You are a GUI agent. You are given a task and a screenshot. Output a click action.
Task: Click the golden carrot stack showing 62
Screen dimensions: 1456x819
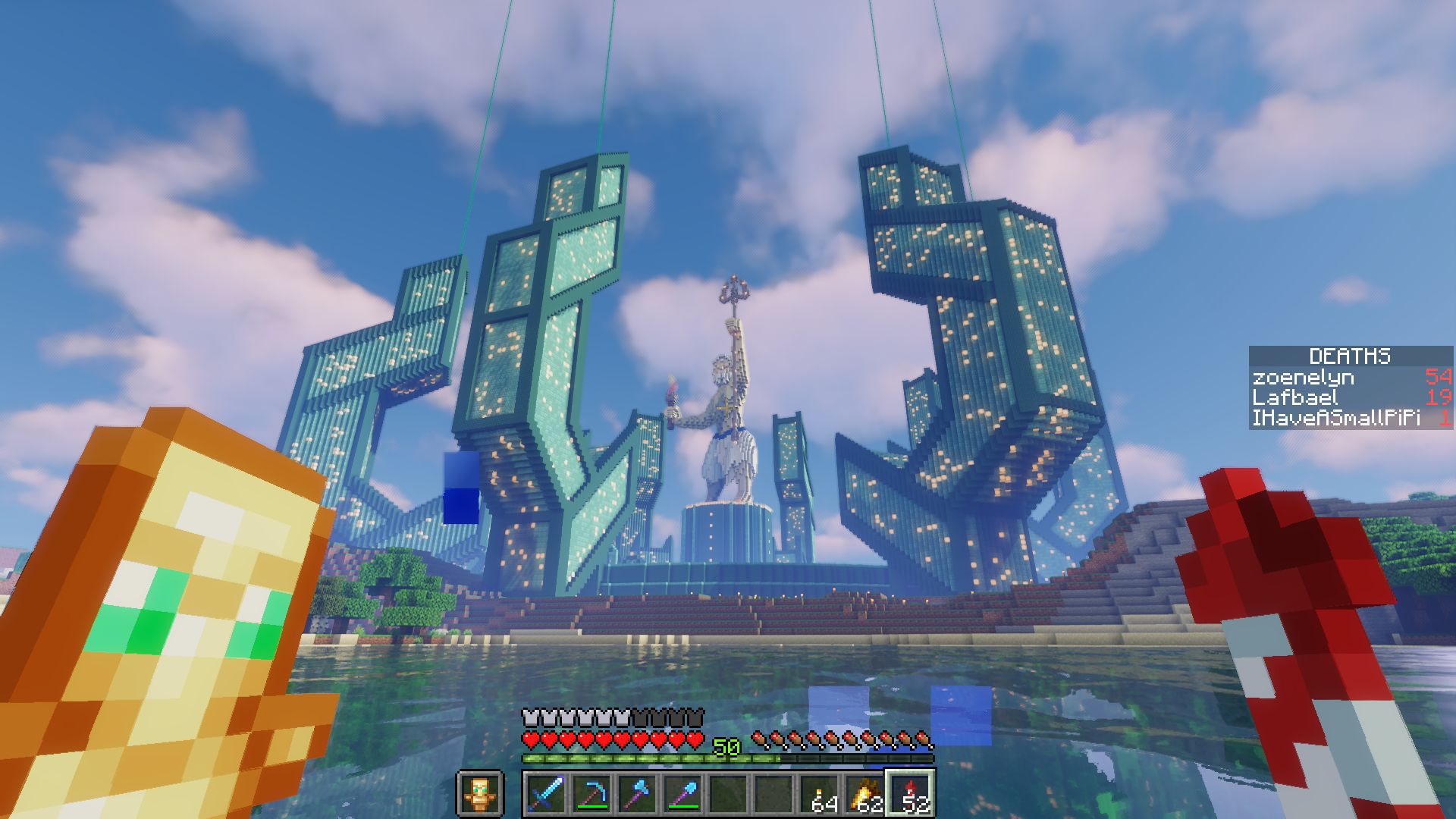(x=862, y=792)
